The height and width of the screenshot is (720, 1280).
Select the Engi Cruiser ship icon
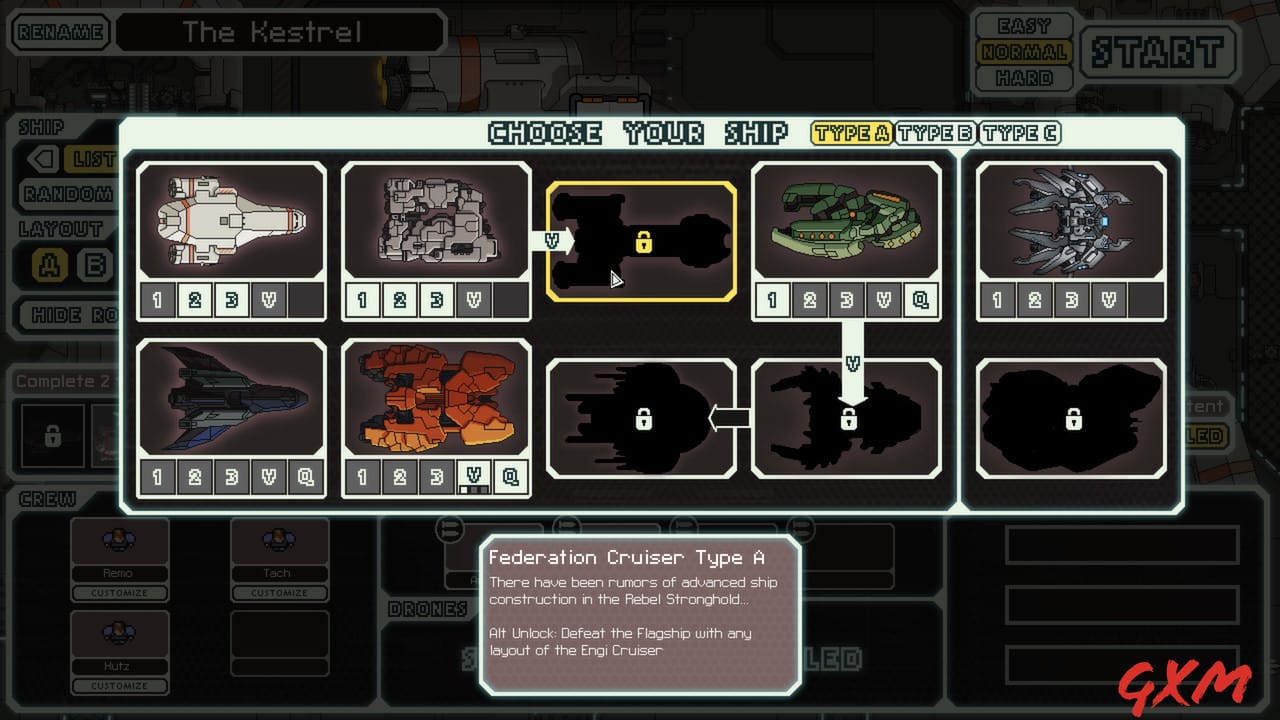[437, 220]
